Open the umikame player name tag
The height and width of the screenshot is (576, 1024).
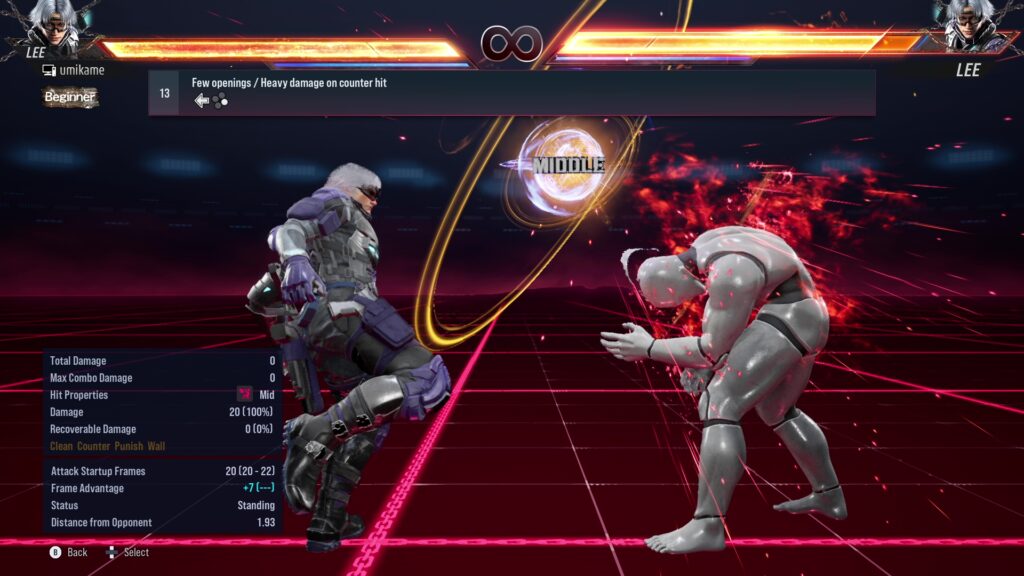(x=74, y=70)
